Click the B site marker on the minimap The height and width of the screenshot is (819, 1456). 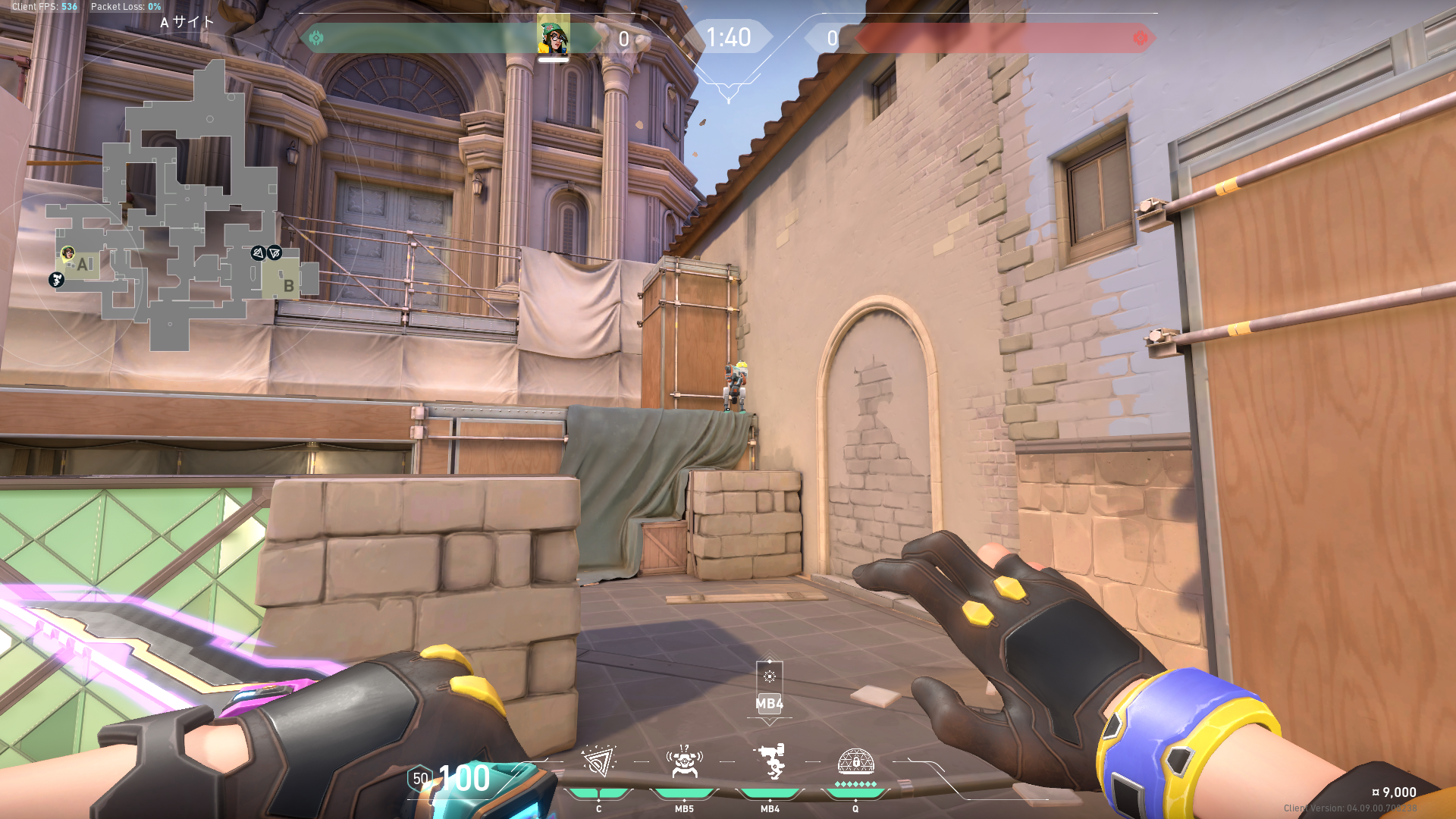pos(288,286)
